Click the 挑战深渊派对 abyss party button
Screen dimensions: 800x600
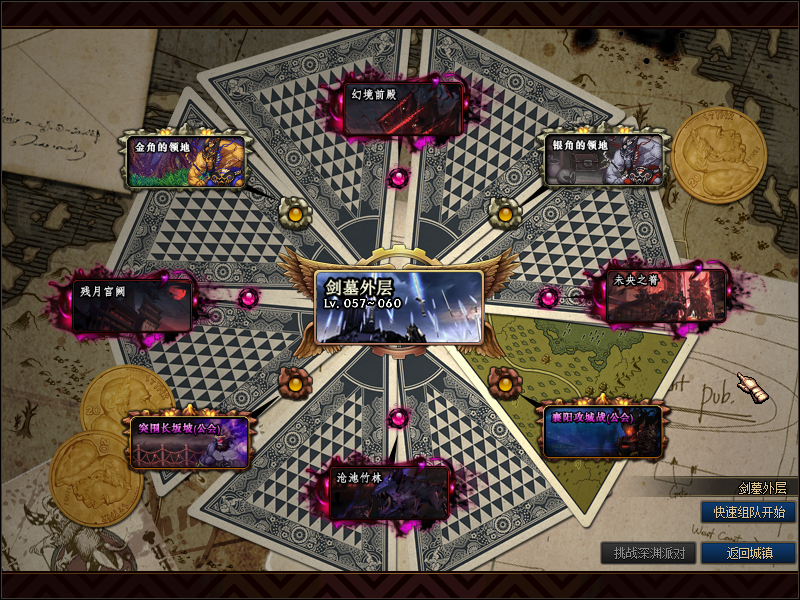(x=648, y=553)
